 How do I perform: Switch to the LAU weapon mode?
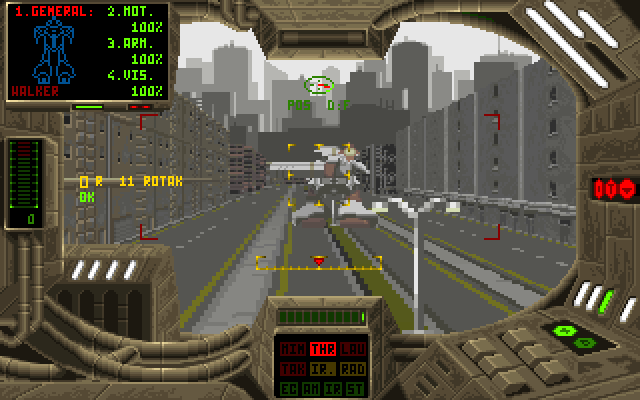(353, 349)
